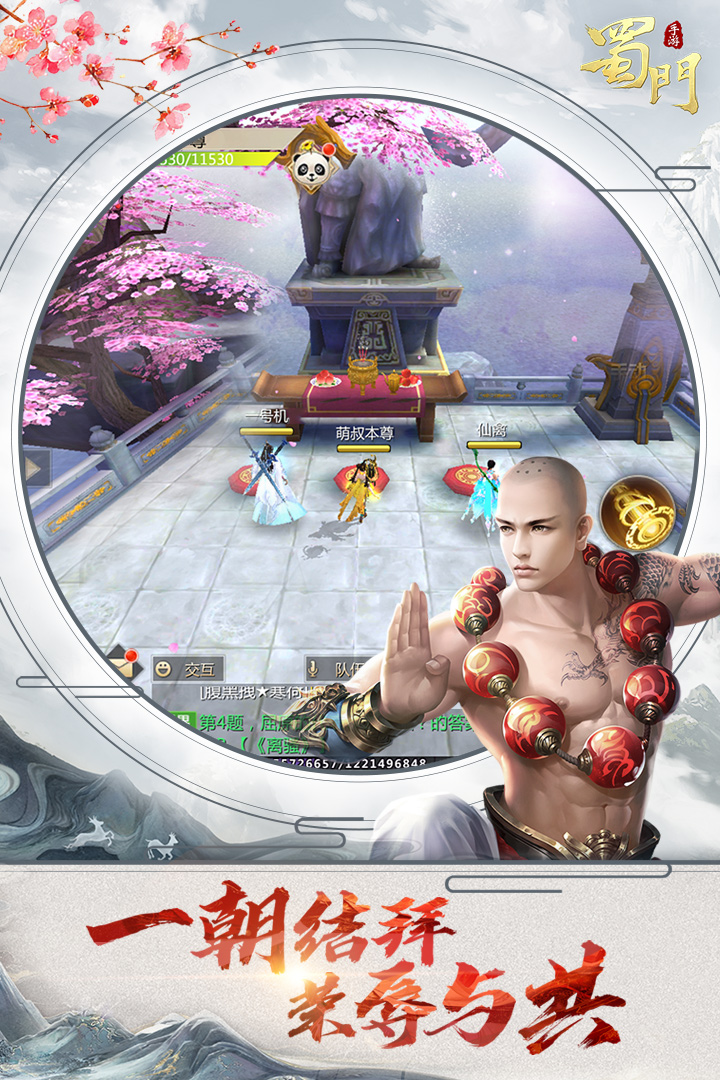Expand the left-edge arrow panel
The image size is (720, 1080).
point(36,468)
